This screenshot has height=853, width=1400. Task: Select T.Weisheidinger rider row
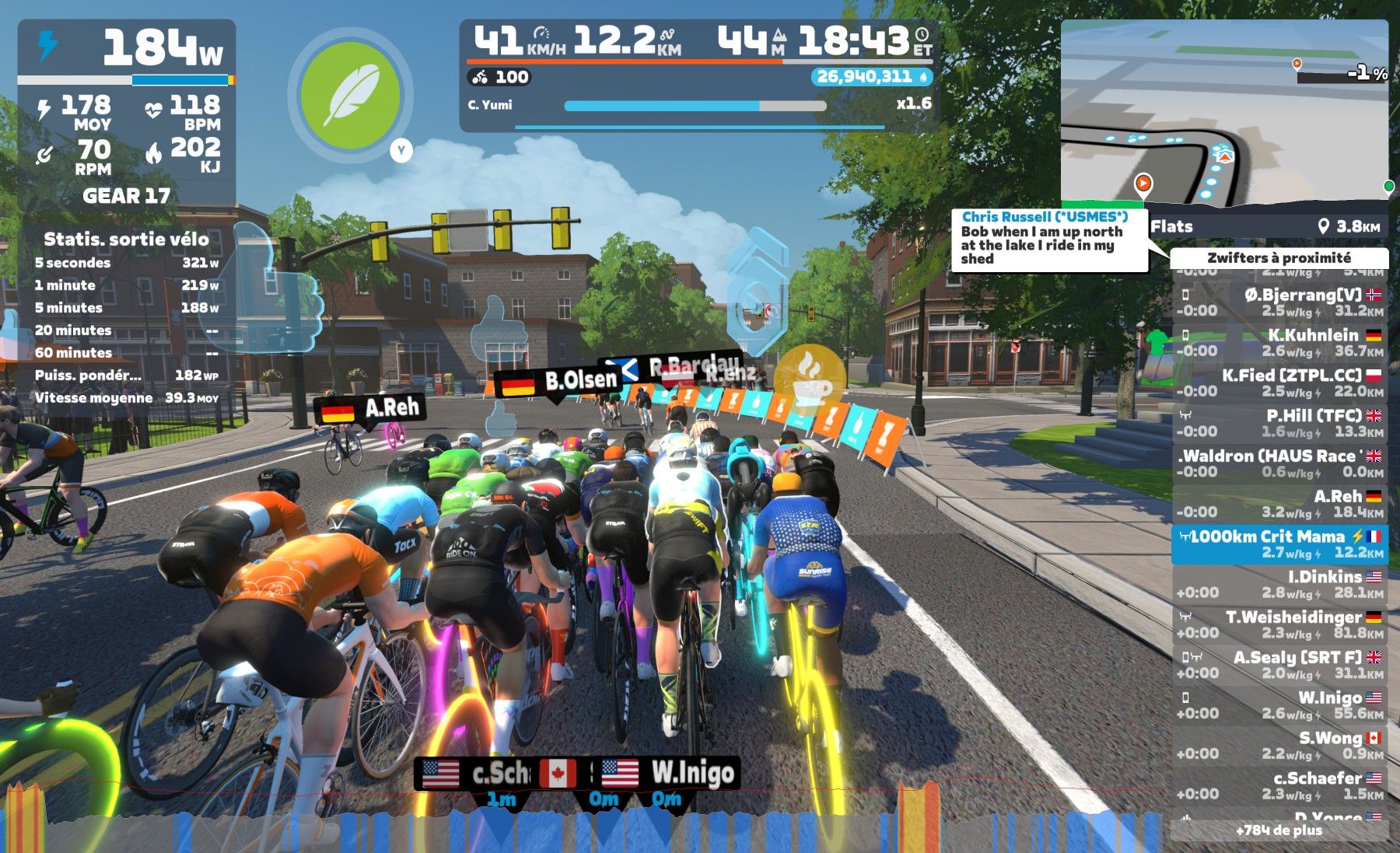1279,624
